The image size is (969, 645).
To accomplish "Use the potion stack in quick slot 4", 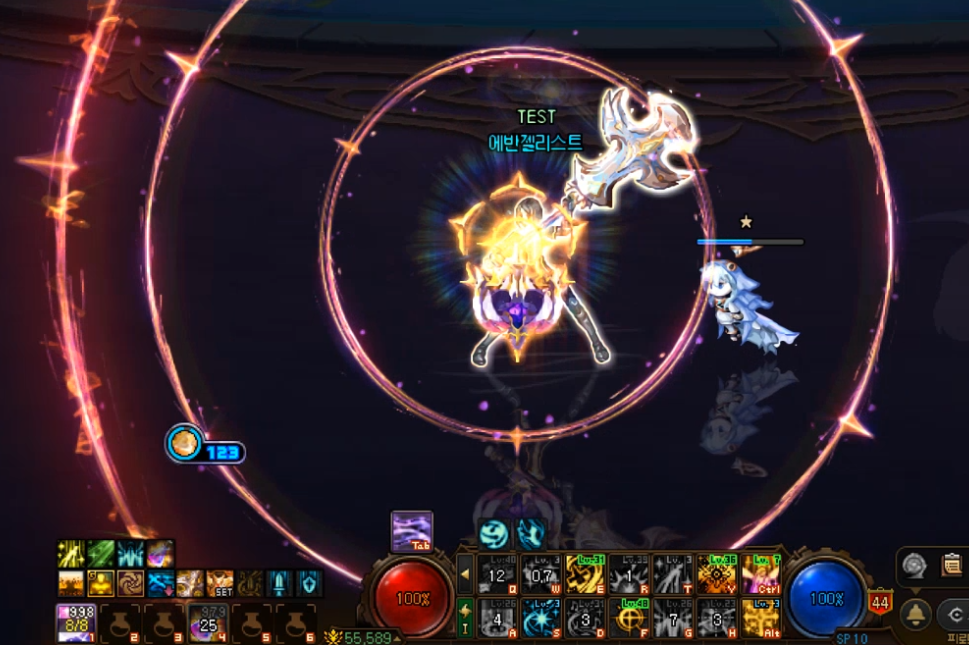I will pyautogui.click(x=208, y=623).
